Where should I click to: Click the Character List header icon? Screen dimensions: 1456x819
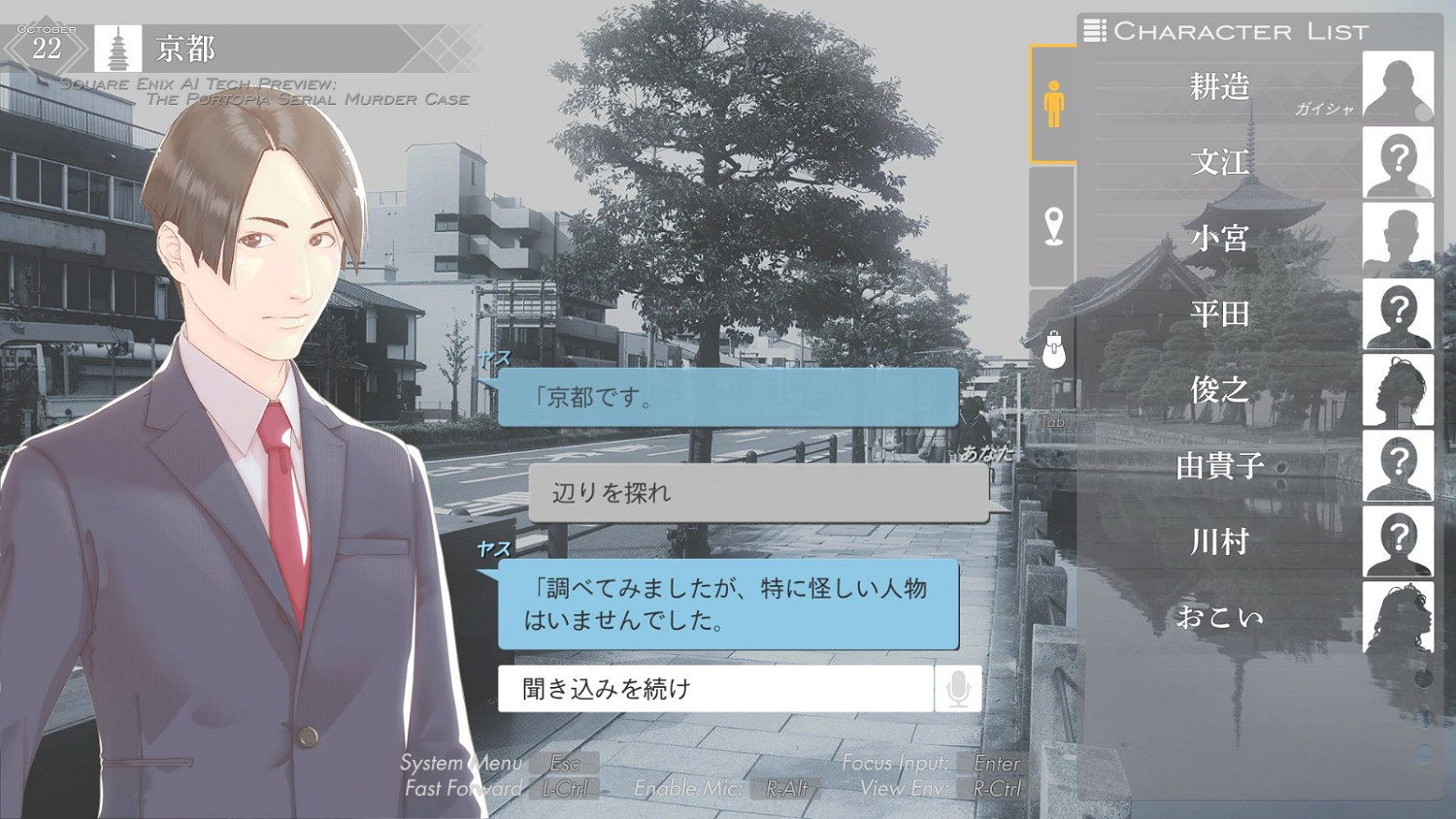pos(1096,31)
